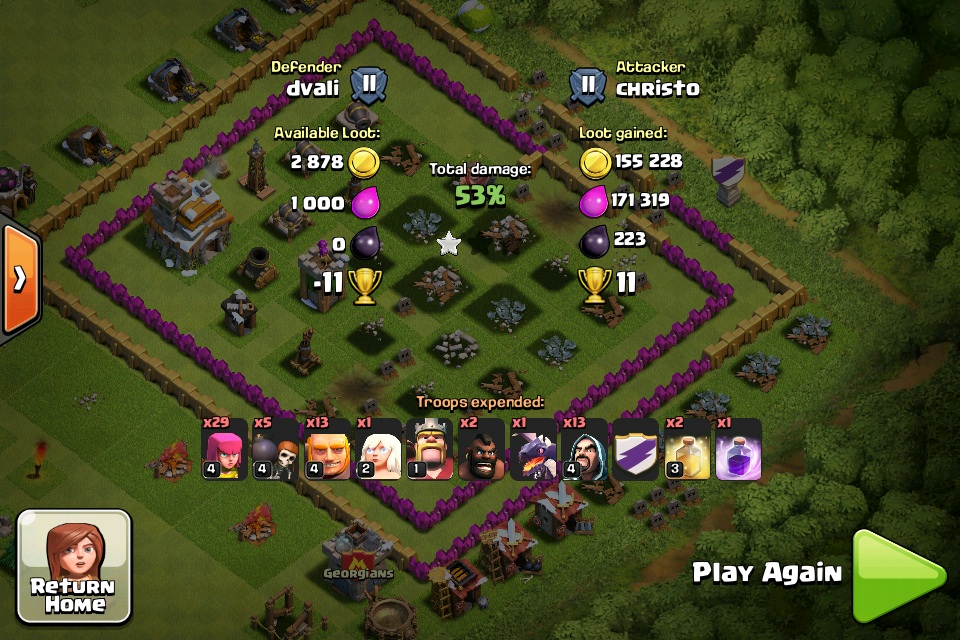Viewport: 960px width, 640px height.
Task: Select the Wall Breaker troop icon
Action: coord(277,449)
